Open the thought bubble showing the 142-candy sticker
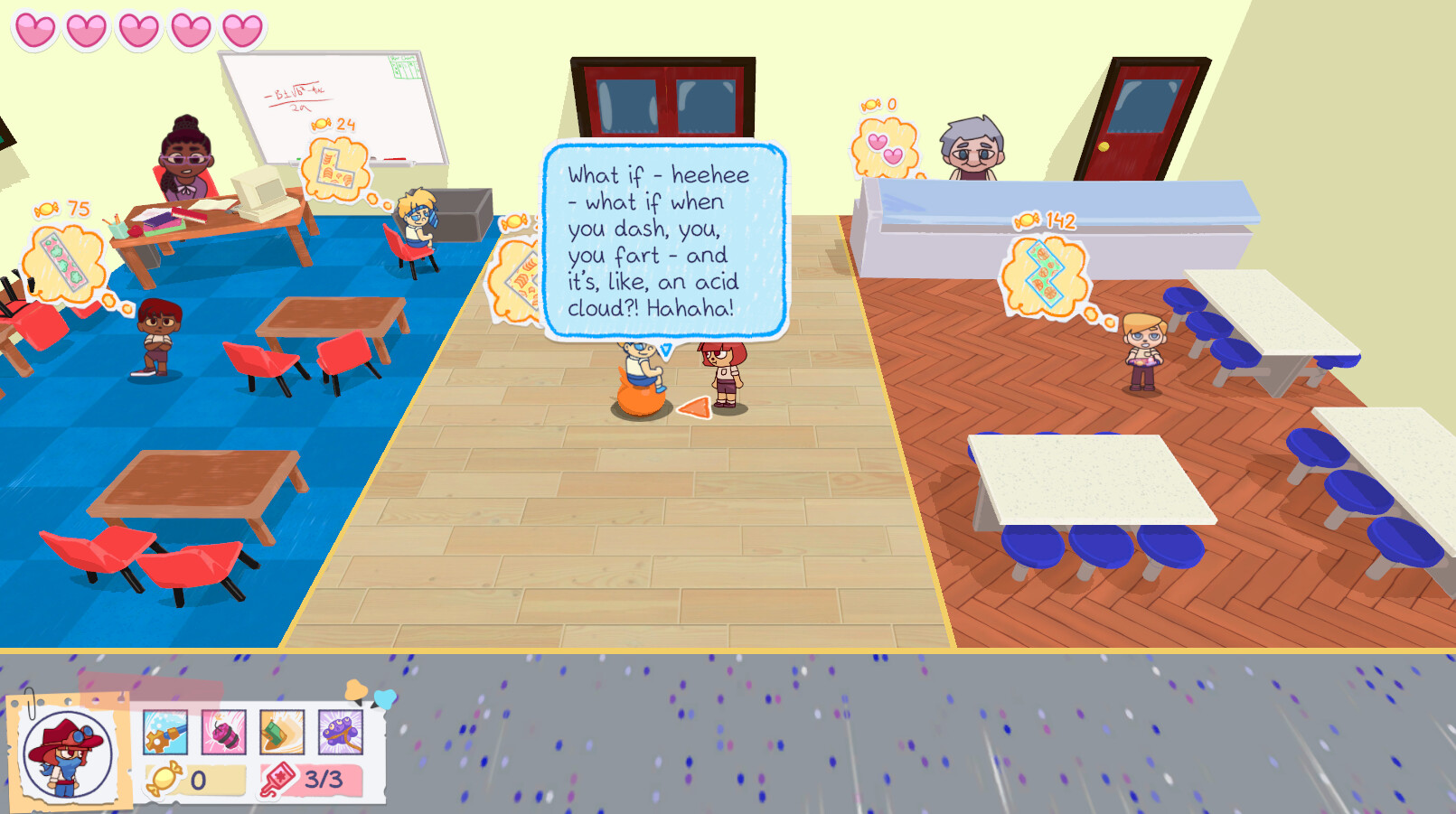This screenshot has width=1456, height=814. [x=1044, y=276]
